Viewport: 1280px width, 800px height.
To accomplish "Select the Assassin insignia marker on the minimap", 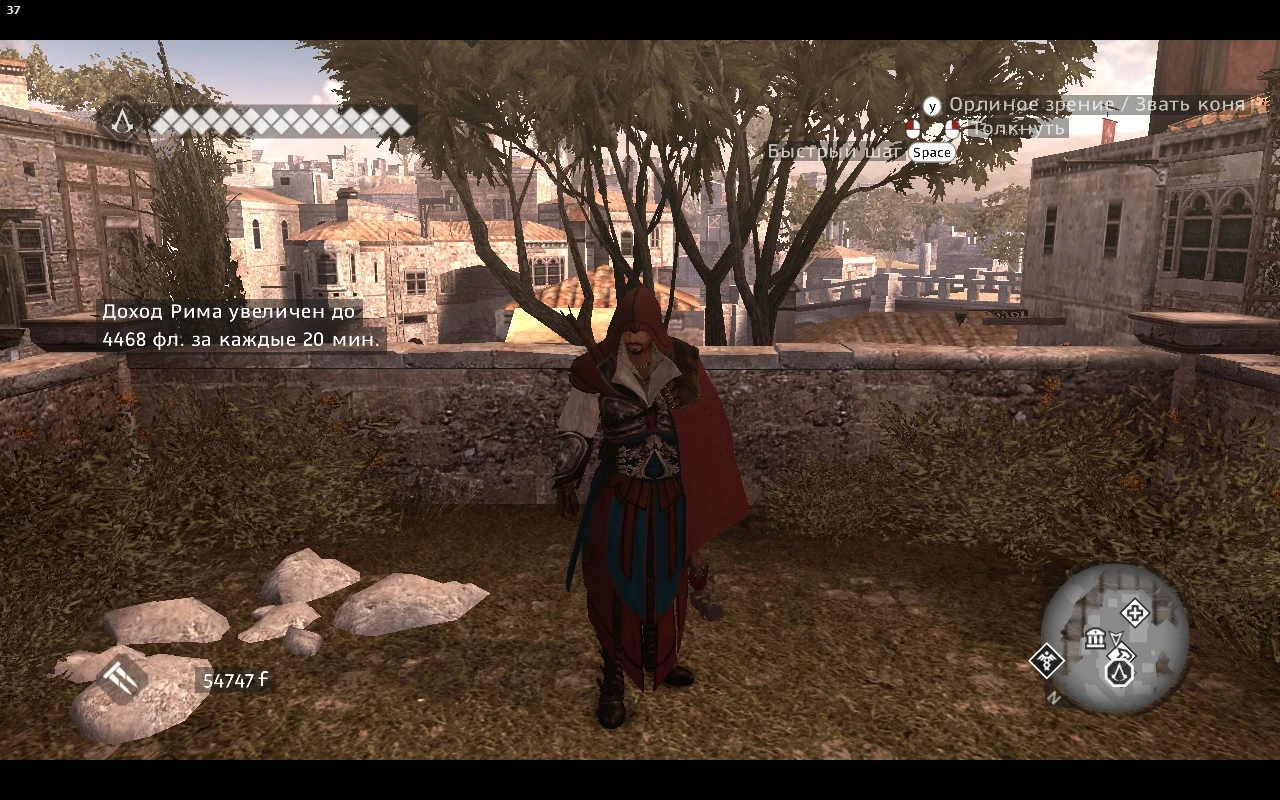I will [1120, 673].
